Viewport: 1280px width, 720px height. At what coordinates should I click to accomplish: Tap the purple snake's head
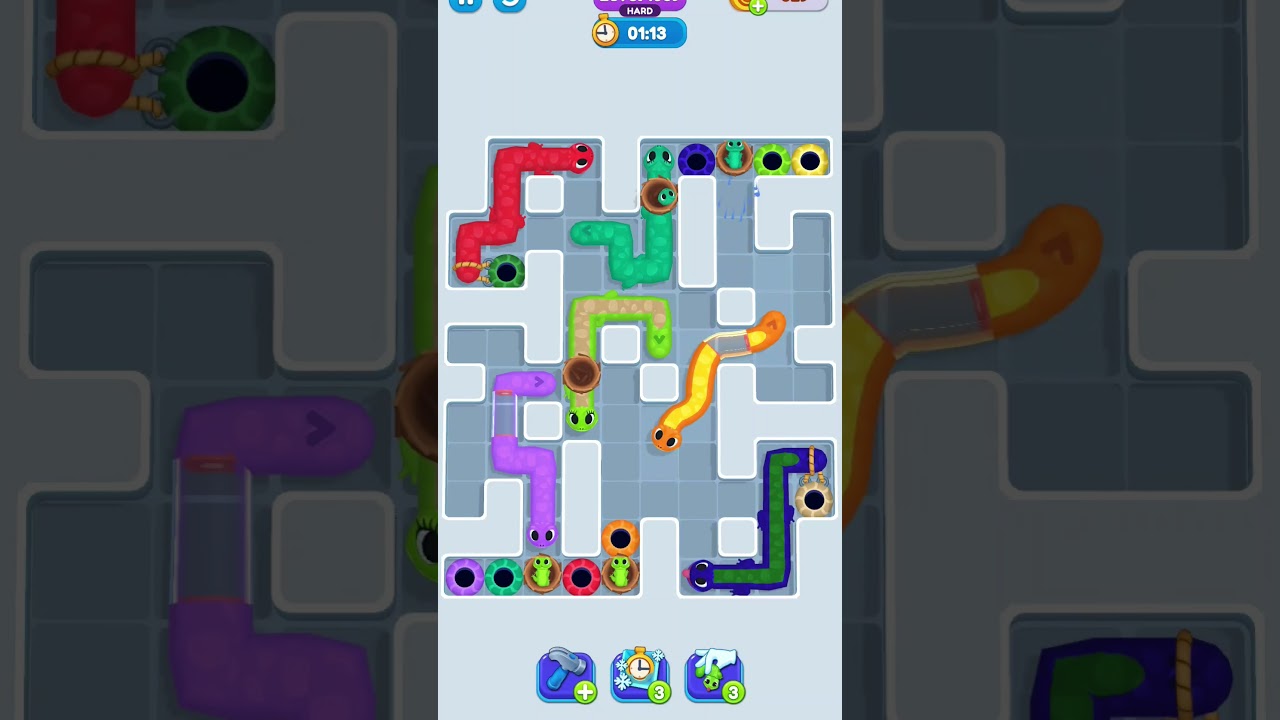click(x=543, y=537)
